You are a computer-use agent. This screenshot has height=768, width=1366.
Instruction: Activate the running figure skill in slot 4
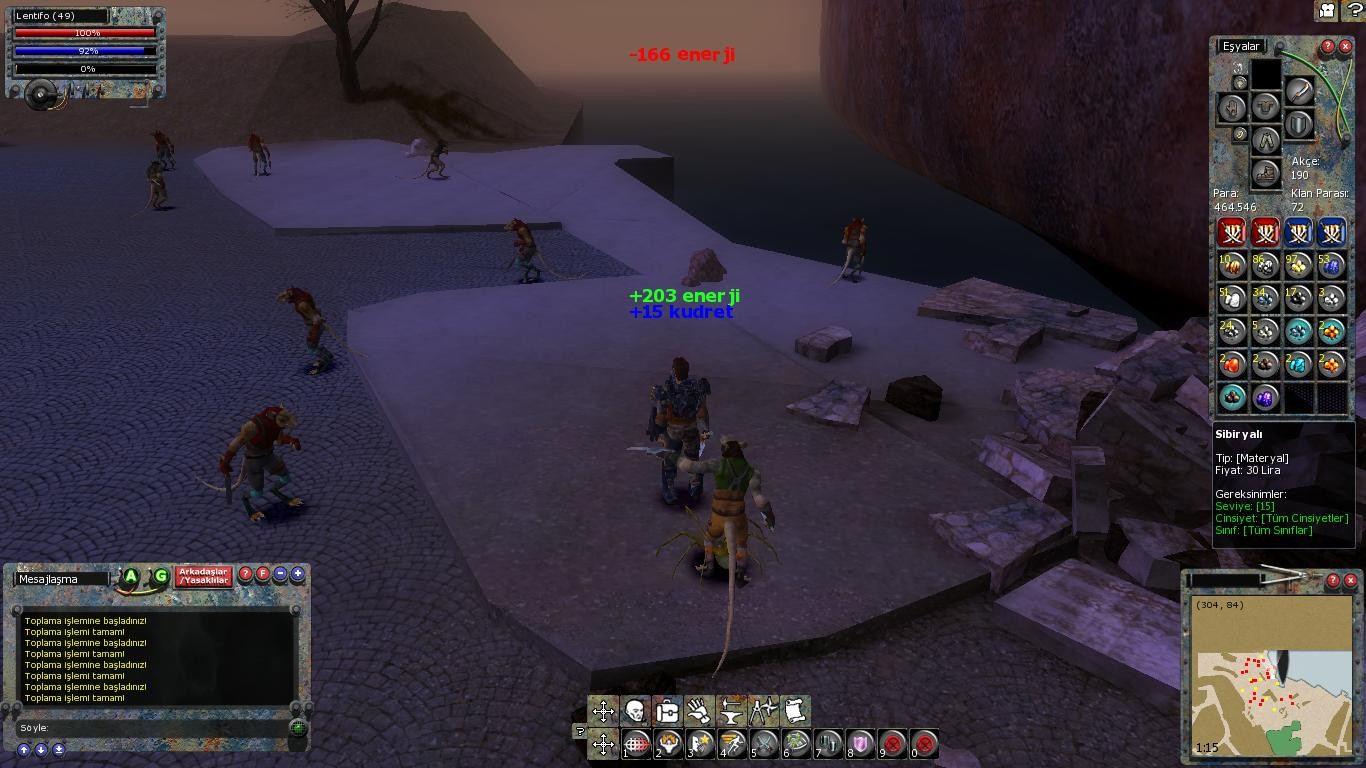(733, 744)
